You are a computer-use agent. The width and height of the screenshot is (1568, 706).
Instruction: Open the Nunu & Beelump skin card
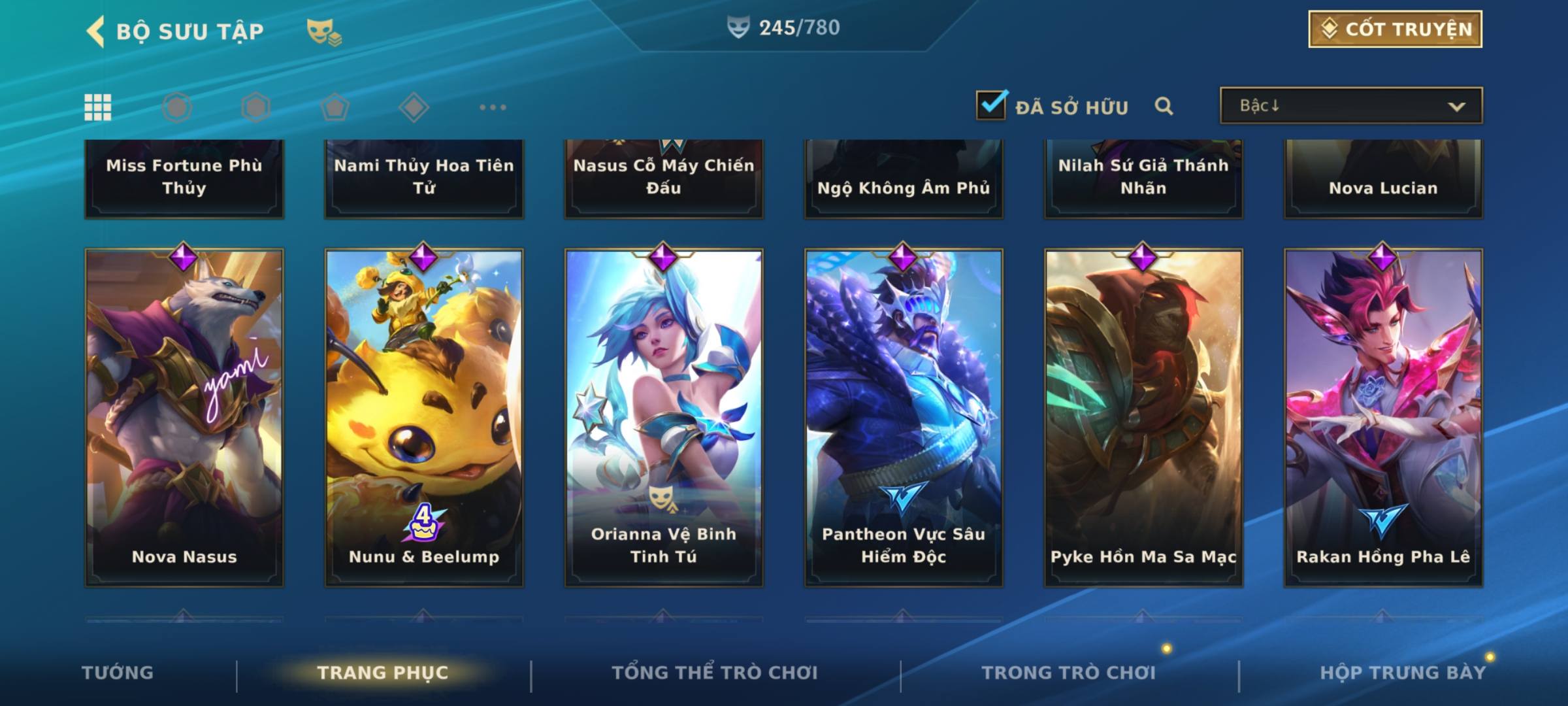coord(424,417)
